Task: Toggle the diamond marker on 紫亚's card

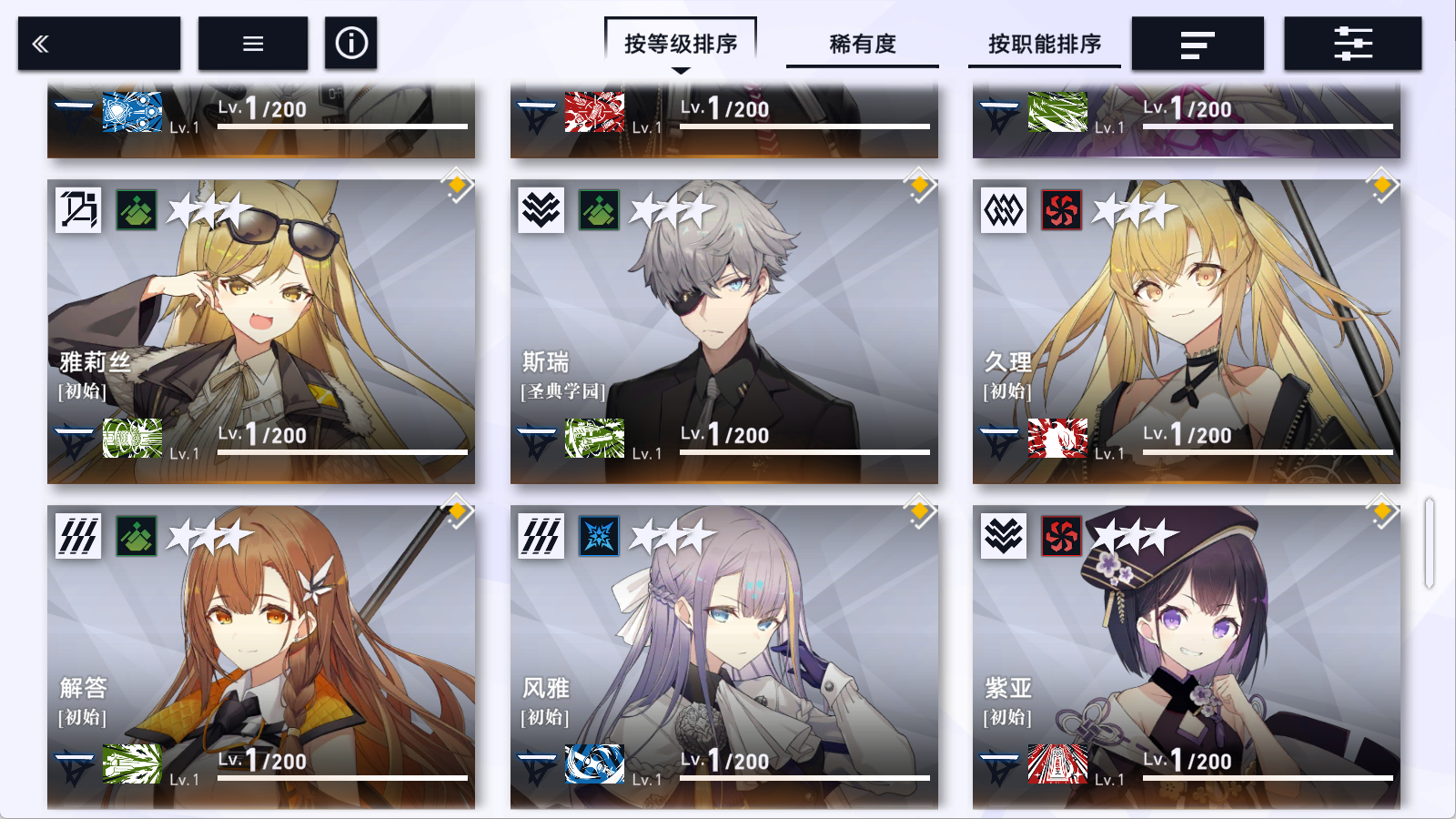Action: [1382, 512]
